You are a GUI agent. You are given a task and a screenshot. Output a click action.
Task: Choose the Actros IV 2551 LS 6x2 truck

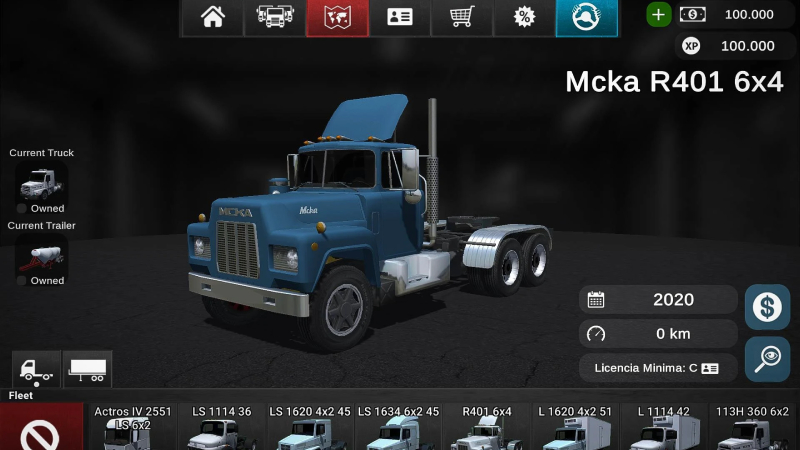pyautogui.click(x=132, y=430)
